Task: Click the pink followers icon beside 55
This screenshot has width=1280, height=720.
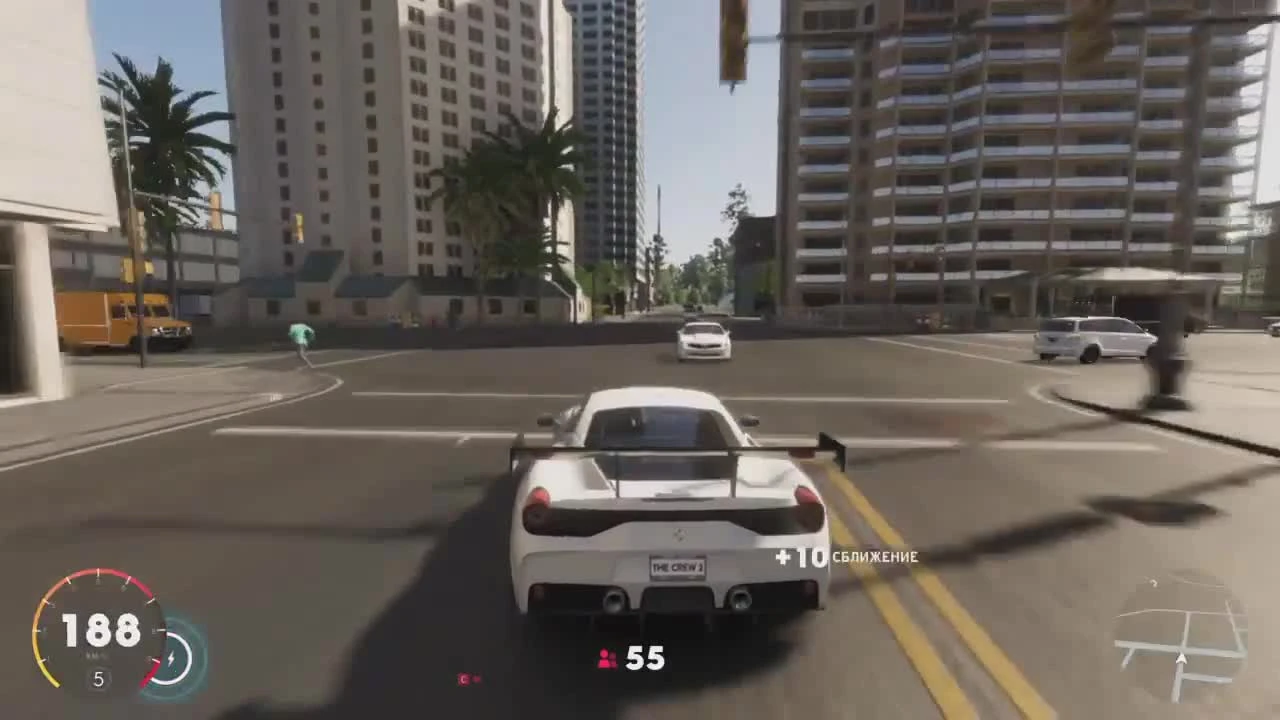Action: click(607, 657)
